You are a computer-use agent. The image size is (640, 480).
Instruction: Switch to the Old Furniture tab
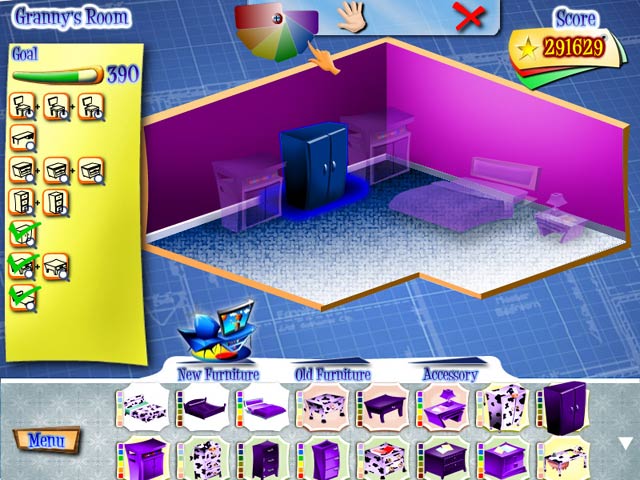(332, 374)
